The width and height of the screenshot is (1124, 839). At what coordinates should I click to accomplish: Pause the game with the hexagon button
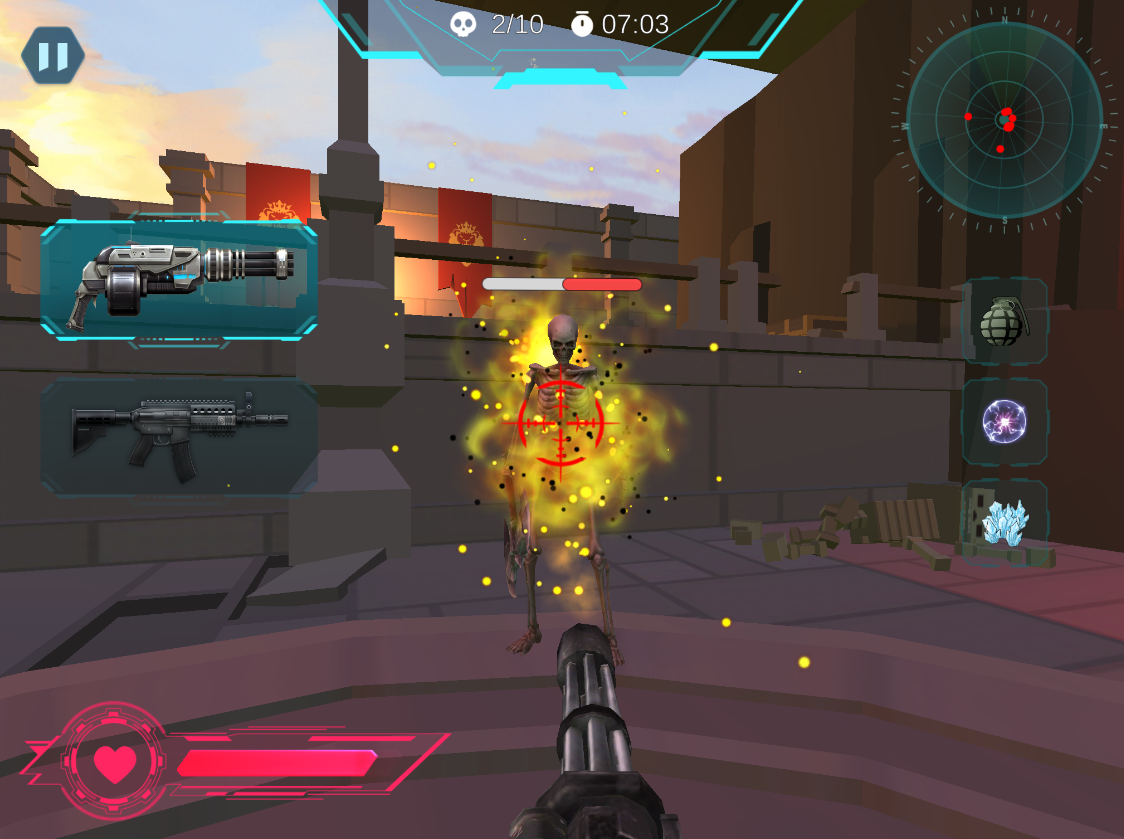click(53, 56)
